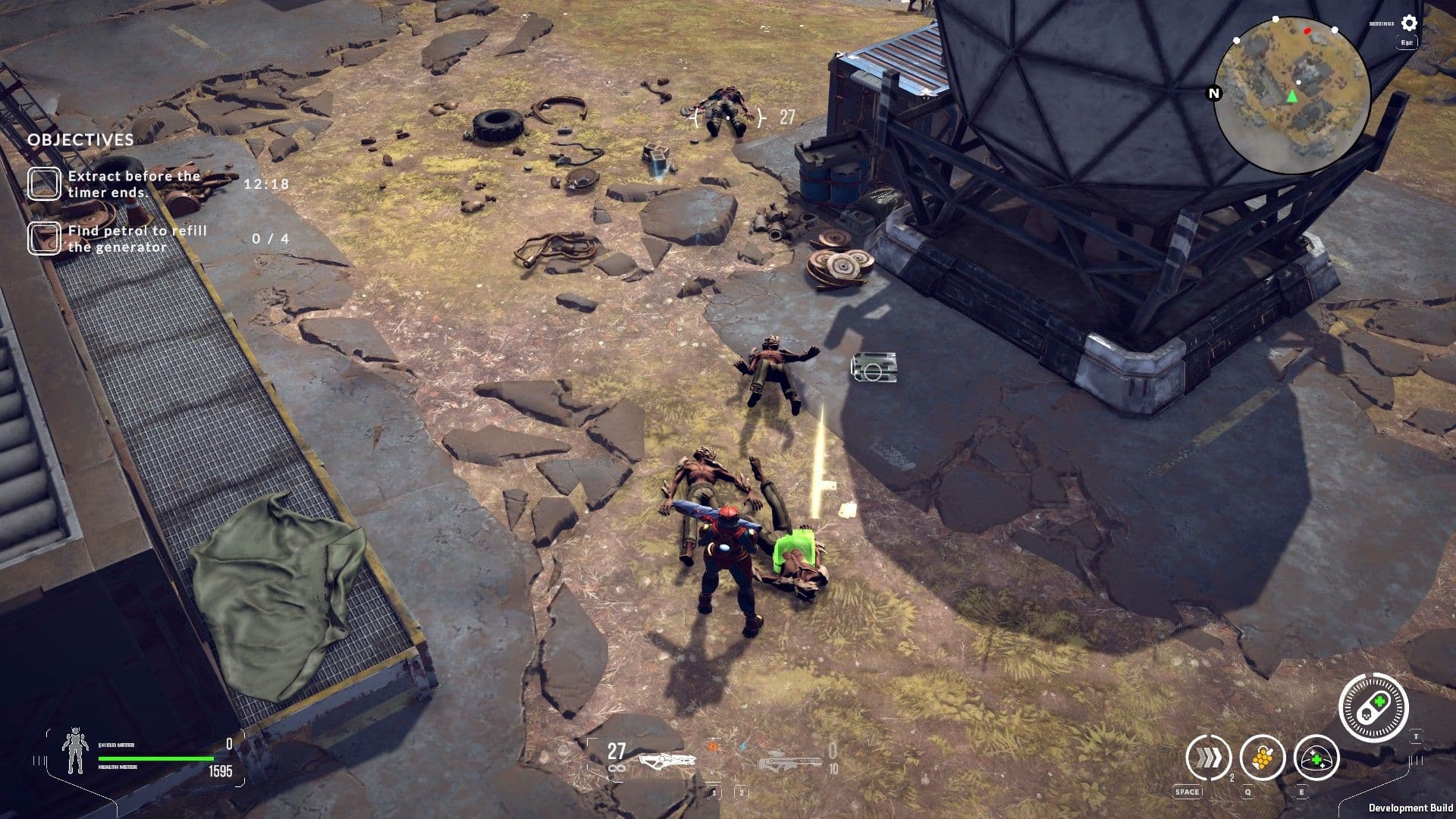Select the equipped assault rifle icon
This screenshot has height=819, width=1456.
pyautogui.click(x=667, y=761)
